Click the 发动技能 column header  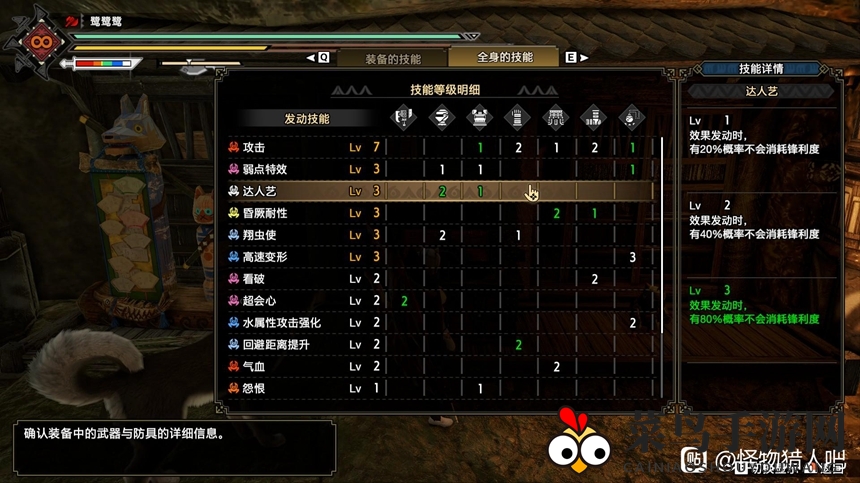click(x=306, y=119)
